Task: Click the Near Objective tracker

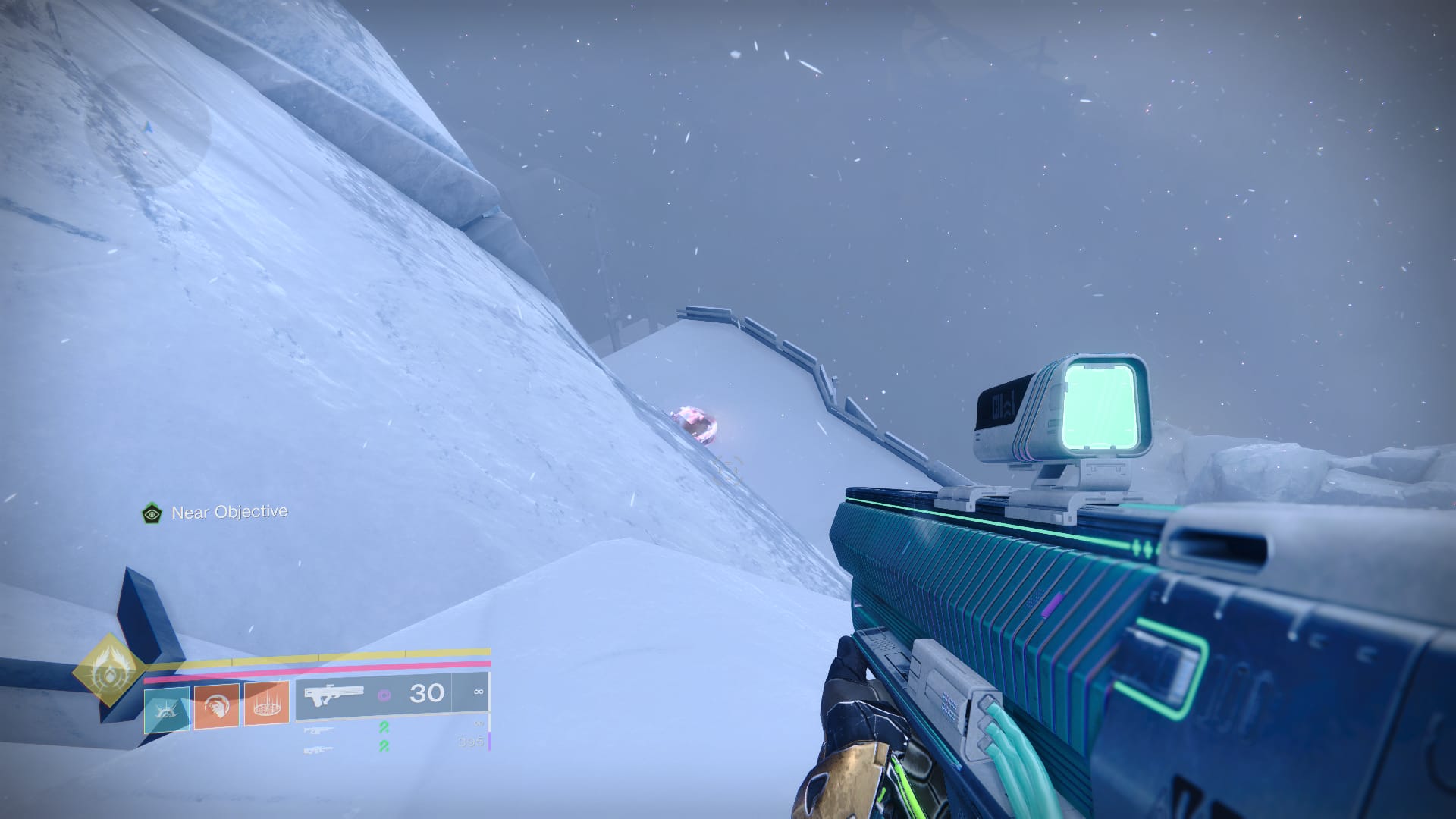Action: pos(215,513)
